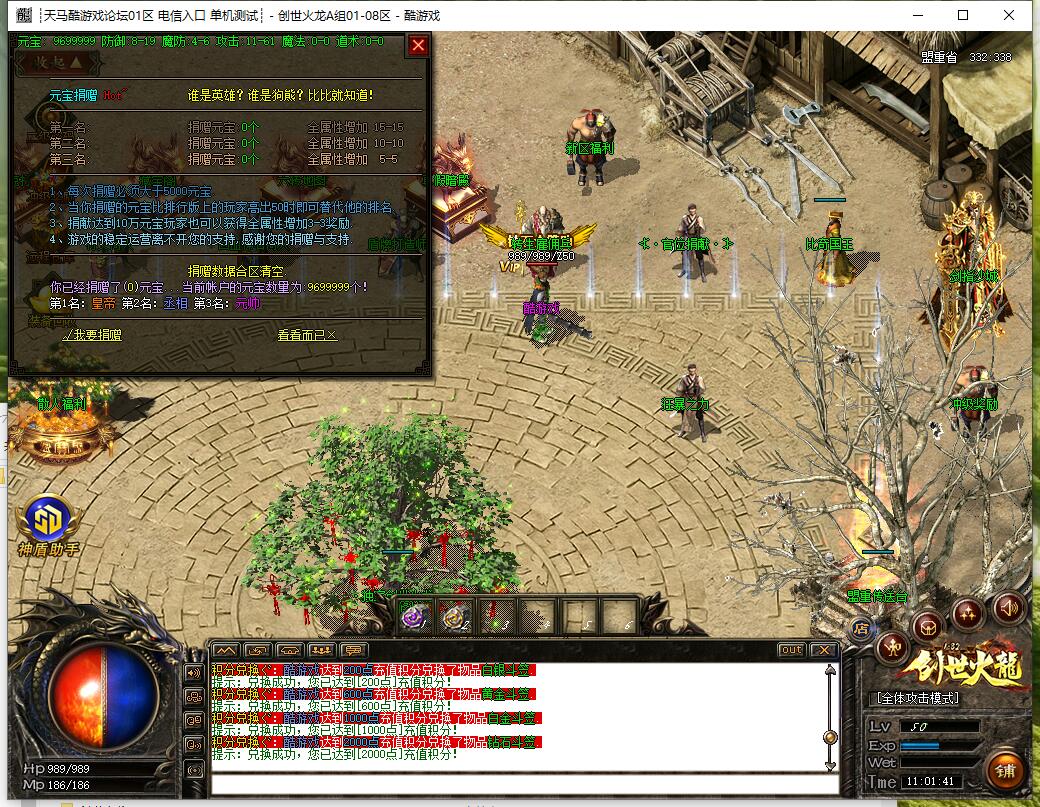Use the purple rose item in slot 1

[413, 616]
